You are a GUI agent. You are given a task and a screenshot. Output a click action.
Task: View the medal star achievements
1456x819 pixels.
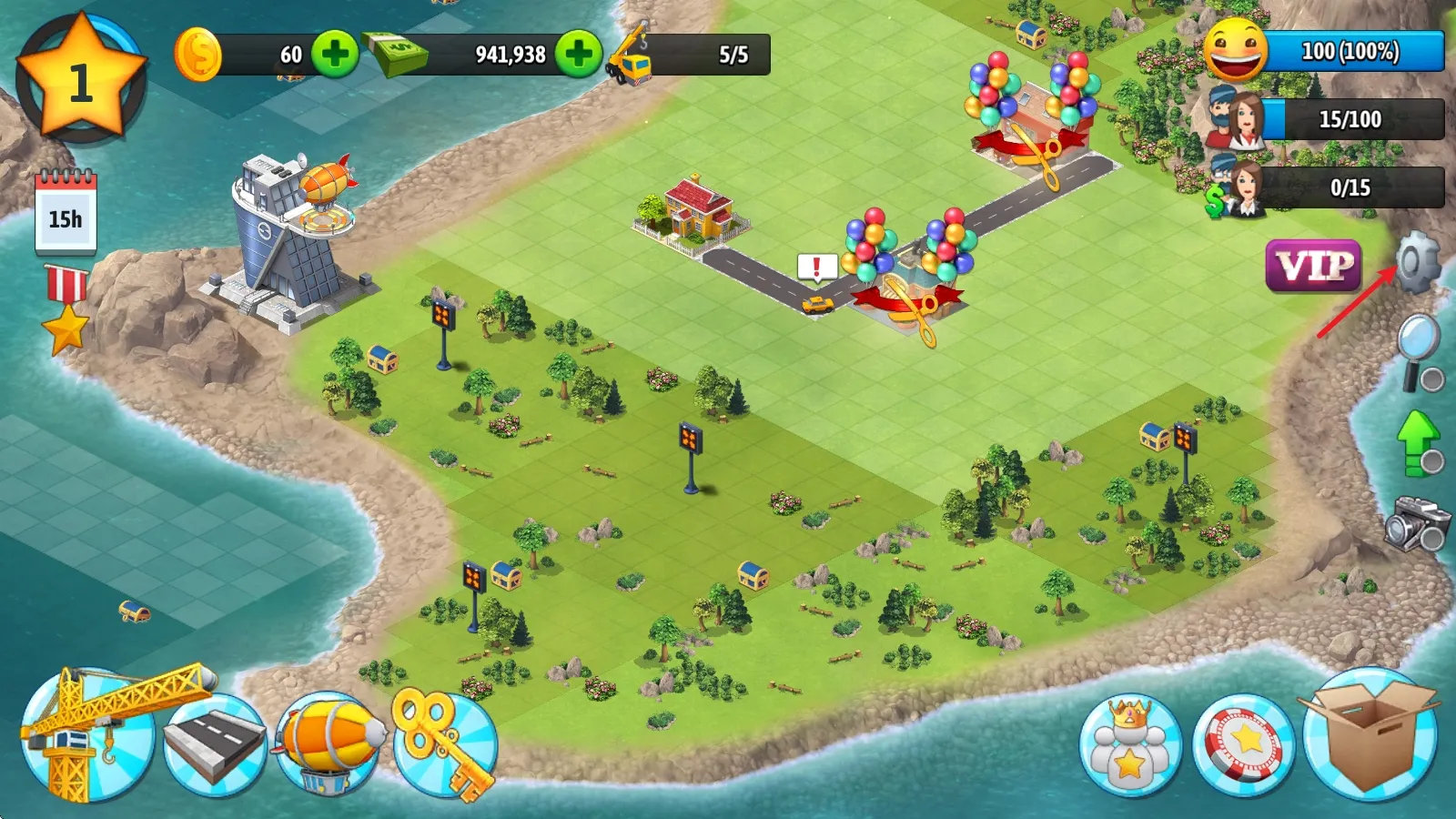tap(66, 309)
